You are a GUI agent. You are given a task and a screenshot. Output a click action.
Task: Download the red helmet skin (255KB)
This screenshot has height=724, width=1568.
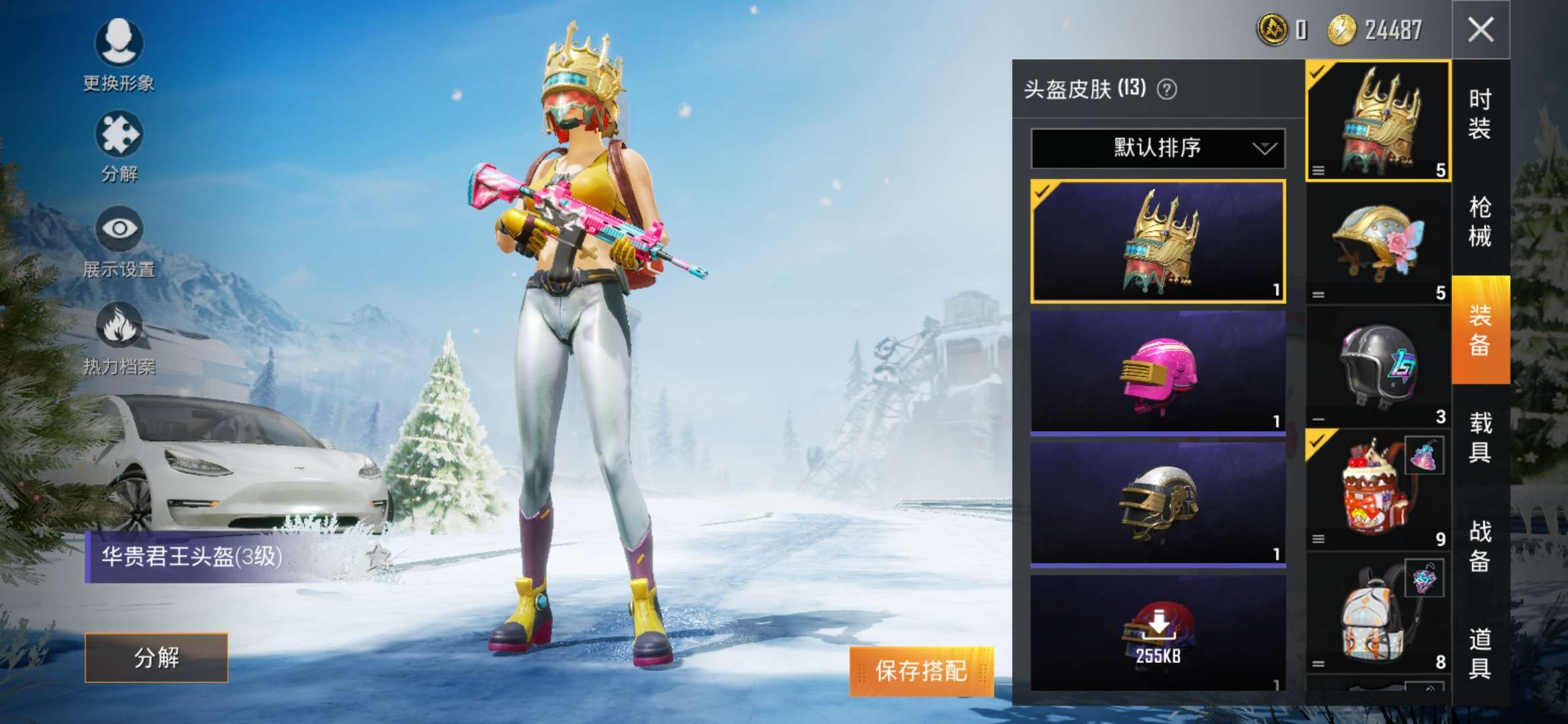[1157, 633]
